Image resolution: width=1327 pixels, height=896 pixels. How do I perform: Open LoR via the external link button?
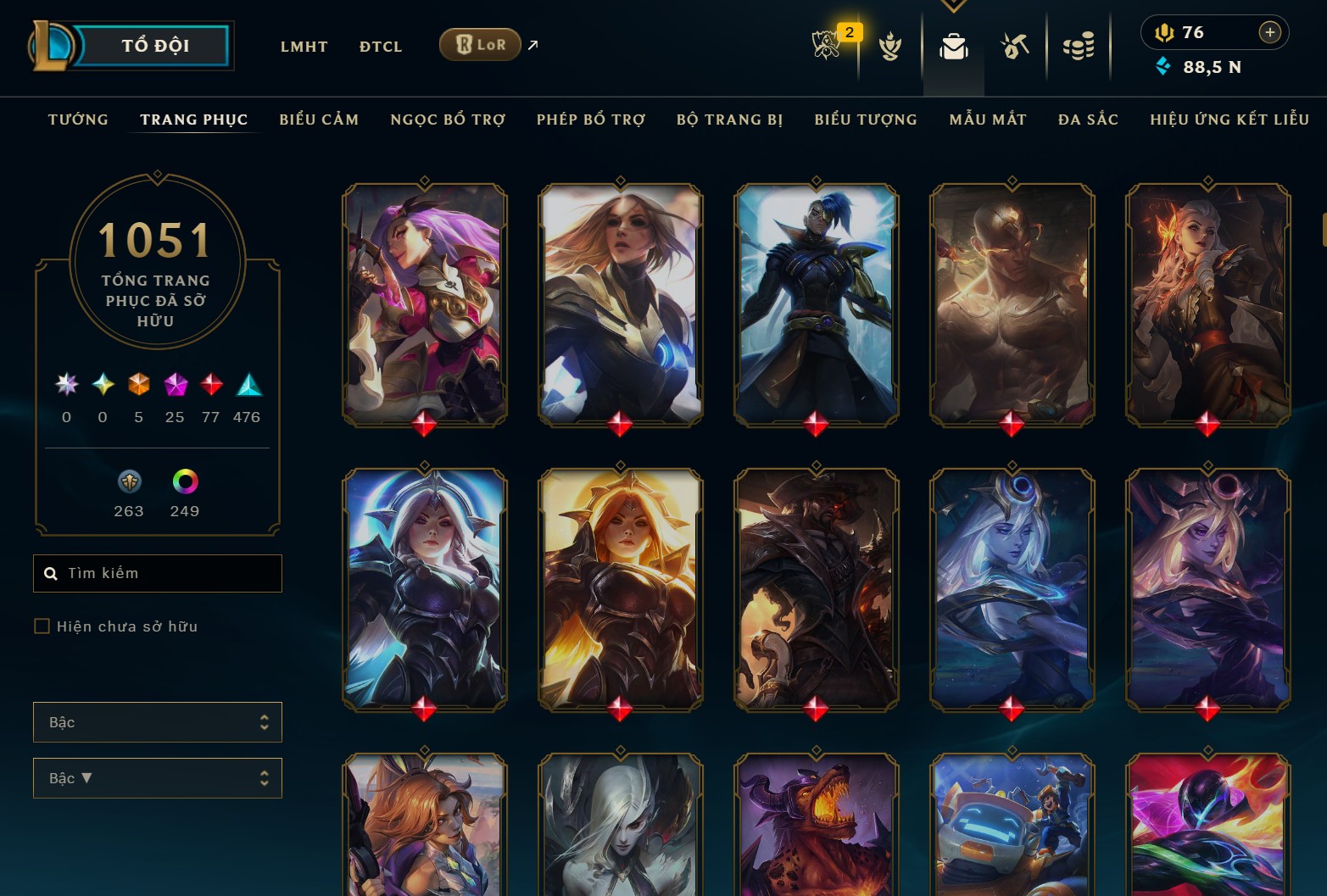(532, 45)
